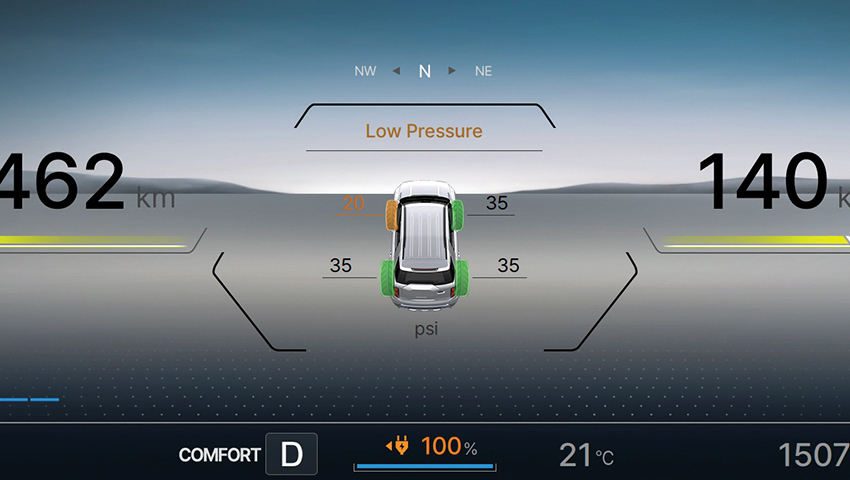Click the right compass arrow beside NE
This screenshot has height=480, width=850.
coord(453,71)
